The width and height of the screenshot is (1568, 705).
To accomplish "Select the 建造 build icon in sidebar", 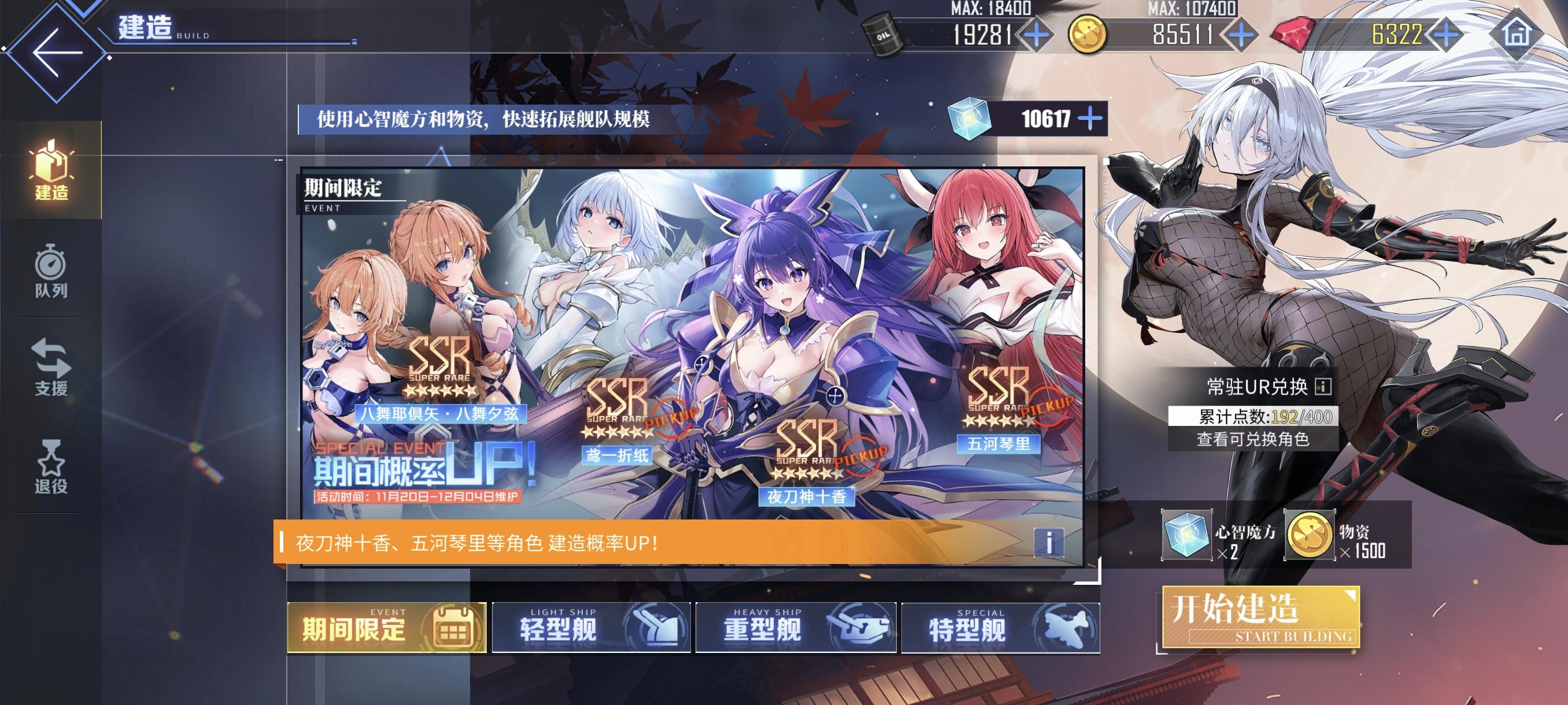I will point(51,172).
